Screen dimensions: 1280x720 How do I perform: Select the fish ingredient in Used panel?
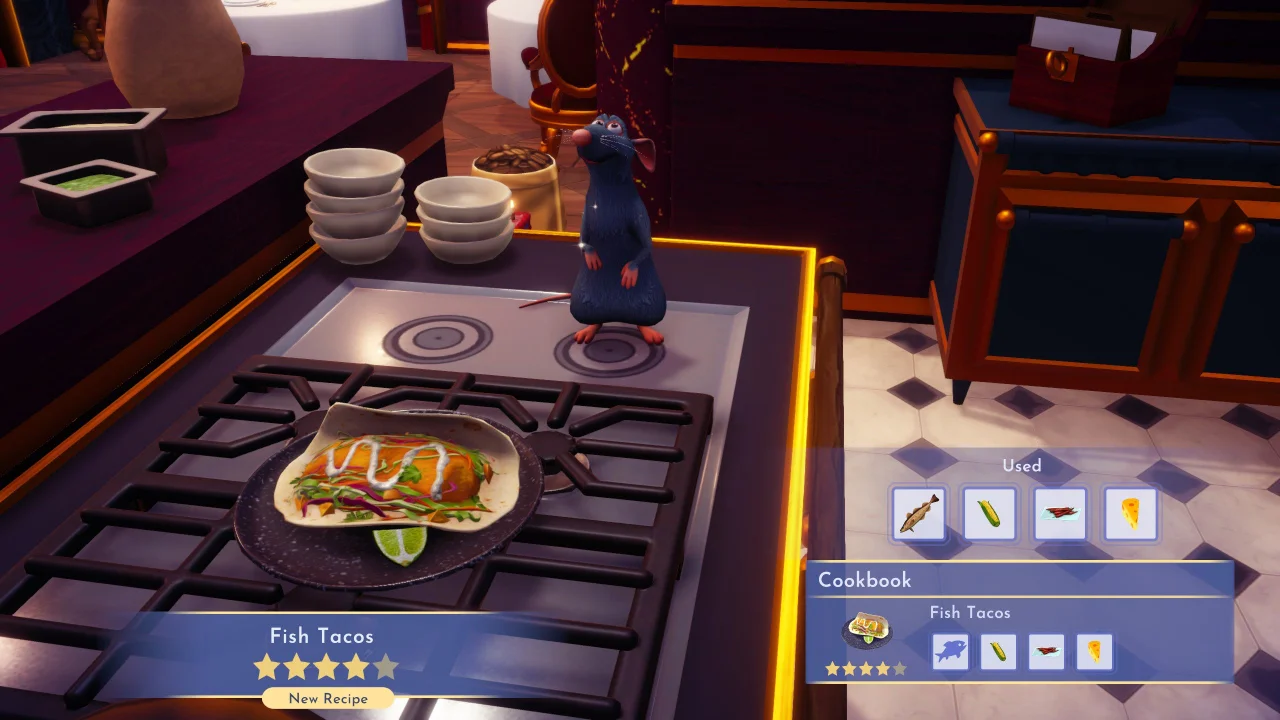tap(918, 513)
